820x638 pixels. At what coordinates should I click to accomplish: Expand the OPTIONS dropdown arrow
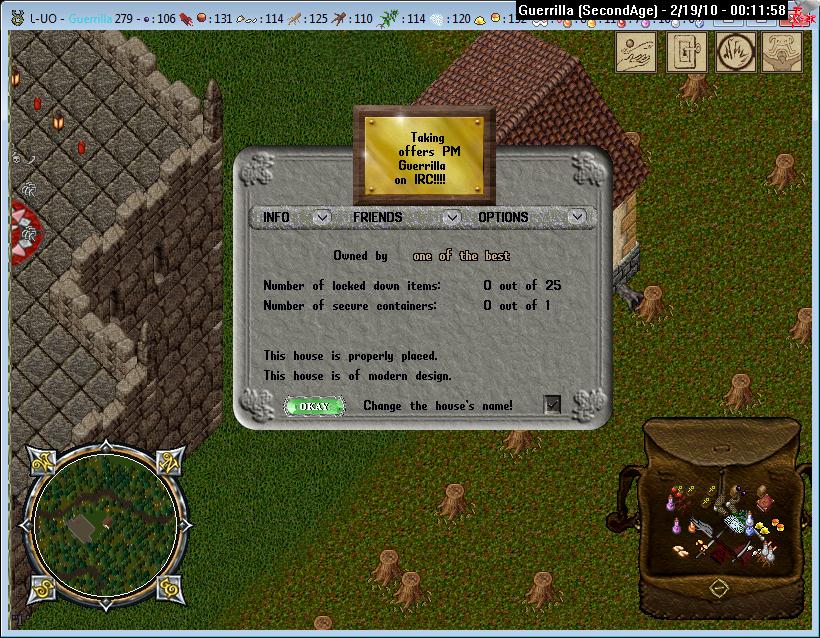(x=576, y=217)
